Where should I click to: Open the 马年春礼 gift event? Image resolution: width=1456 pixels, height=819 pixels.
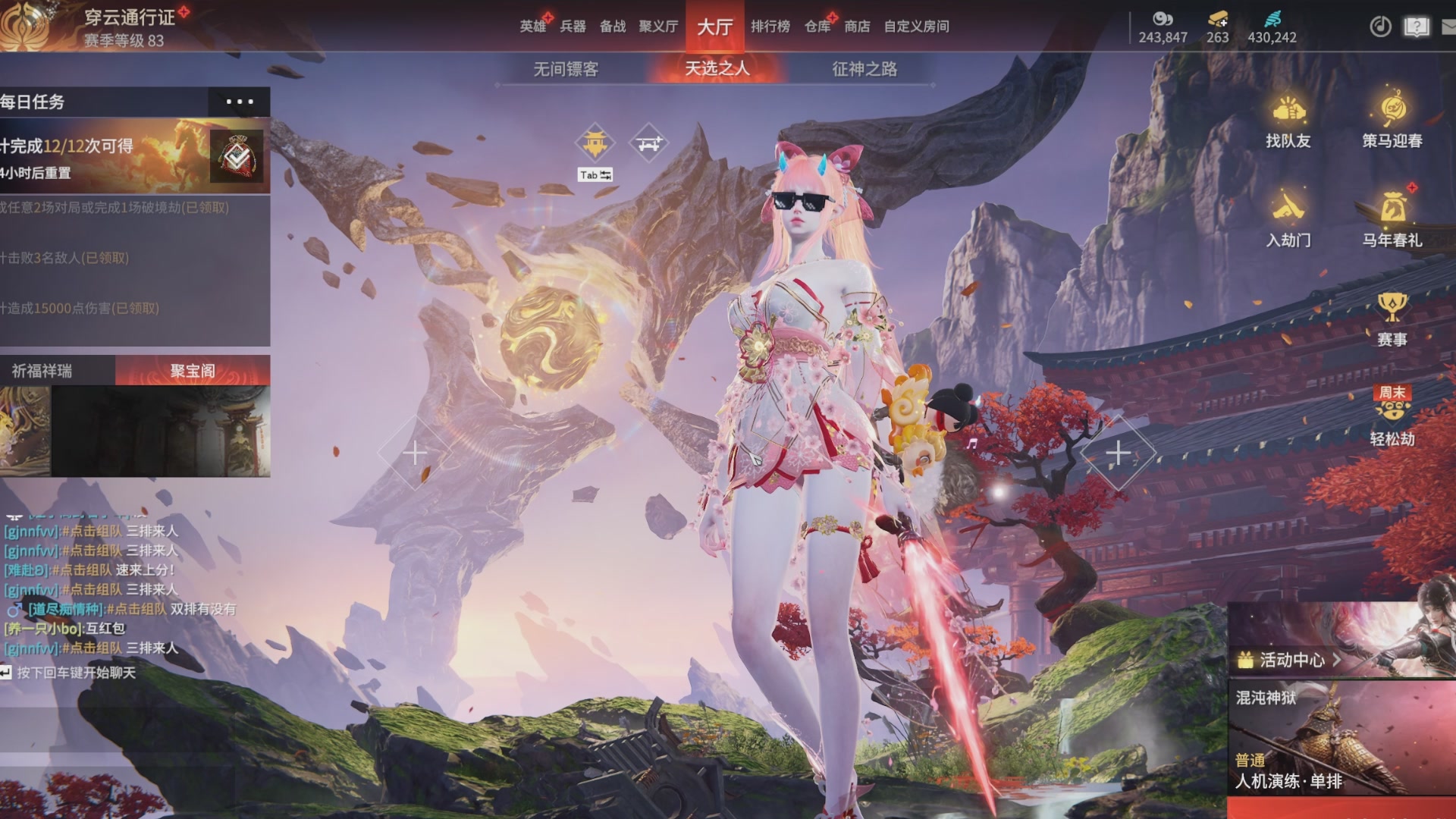click(x=1392, y=220)
